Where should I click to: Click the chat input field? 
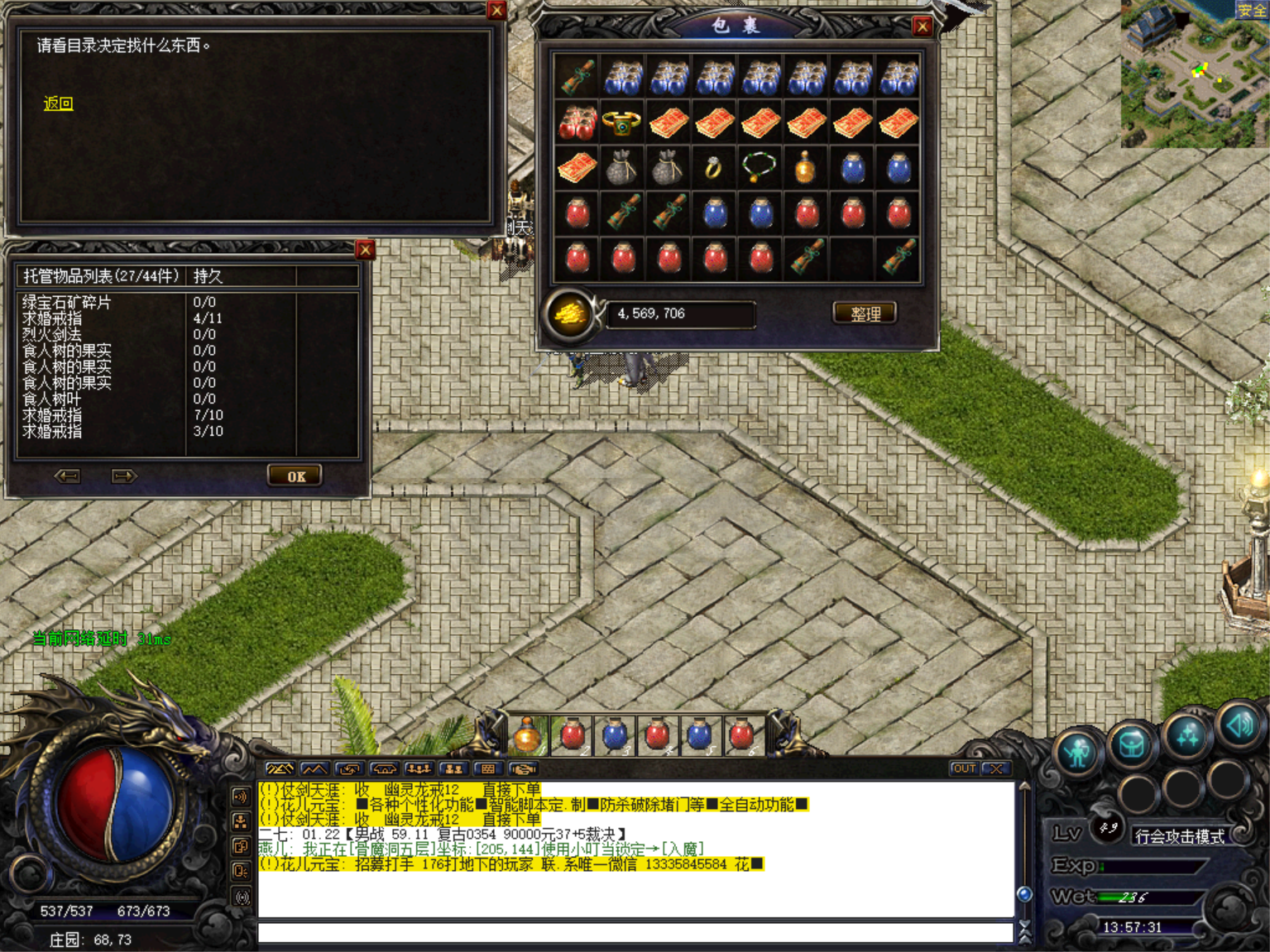[x=635, y=933]
